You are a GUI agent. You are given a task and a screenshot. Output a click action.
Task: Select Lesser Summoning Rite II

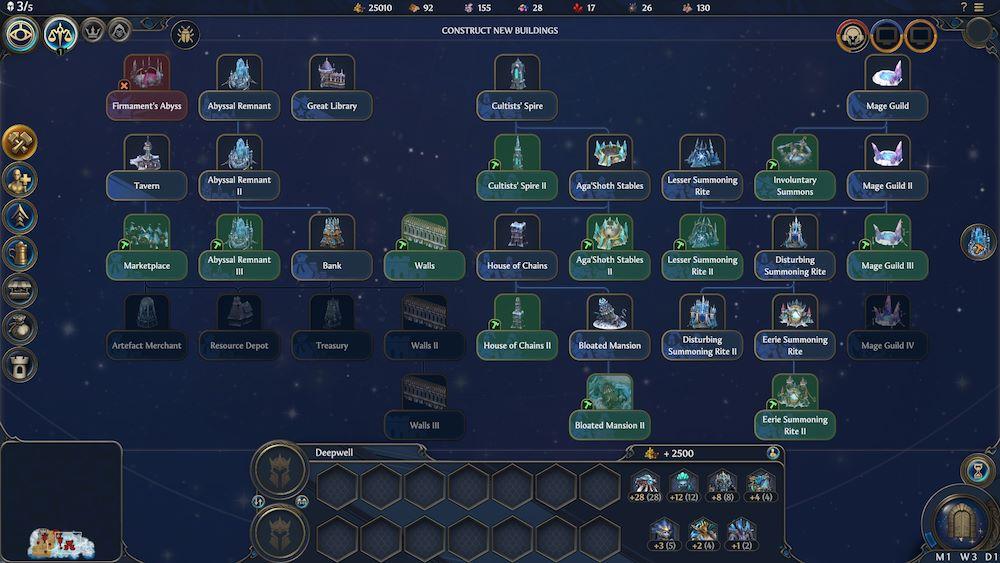click(x=702, y=265)
